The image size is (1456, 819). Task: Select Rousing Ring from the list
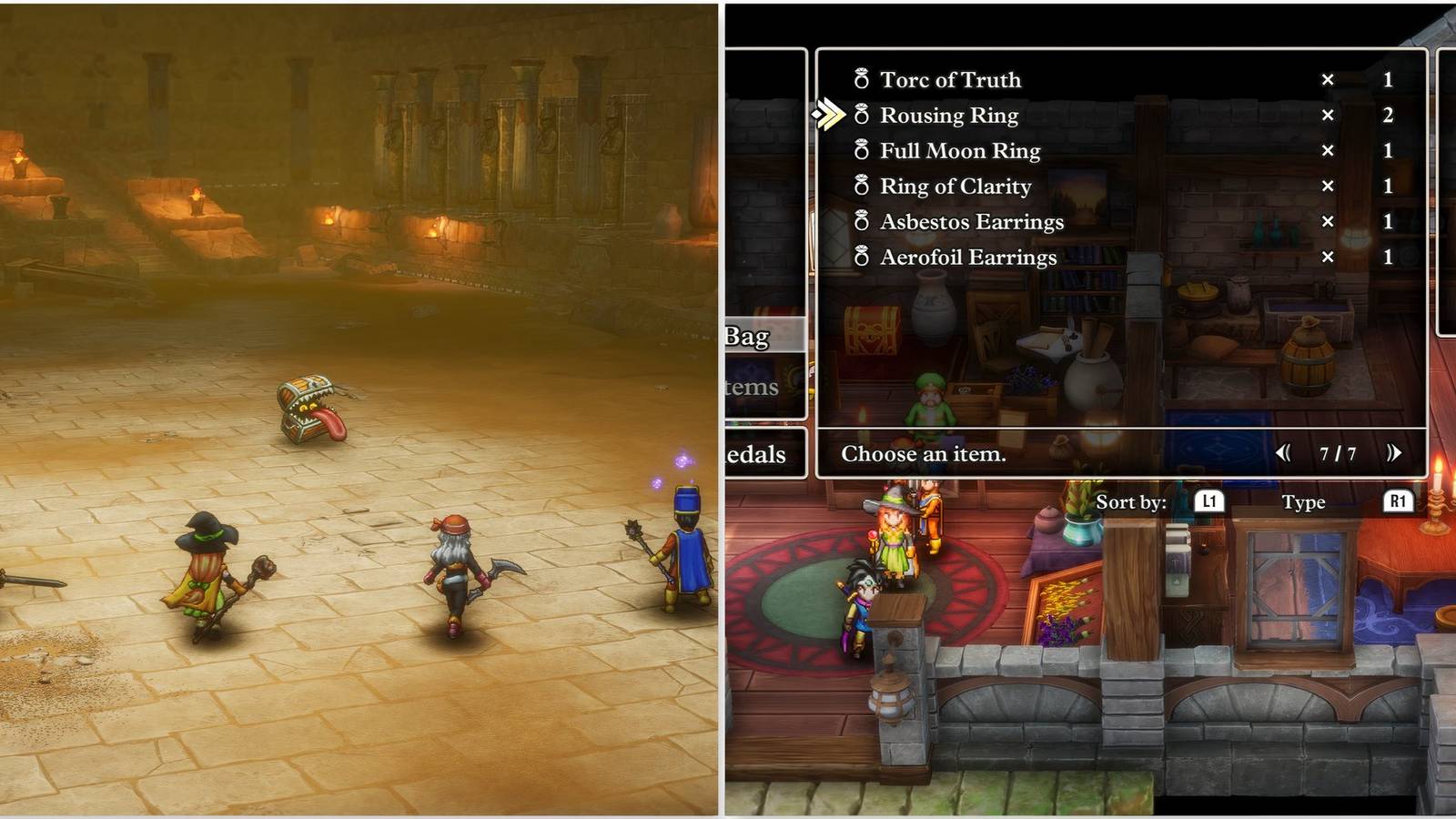tap(949, 116)
